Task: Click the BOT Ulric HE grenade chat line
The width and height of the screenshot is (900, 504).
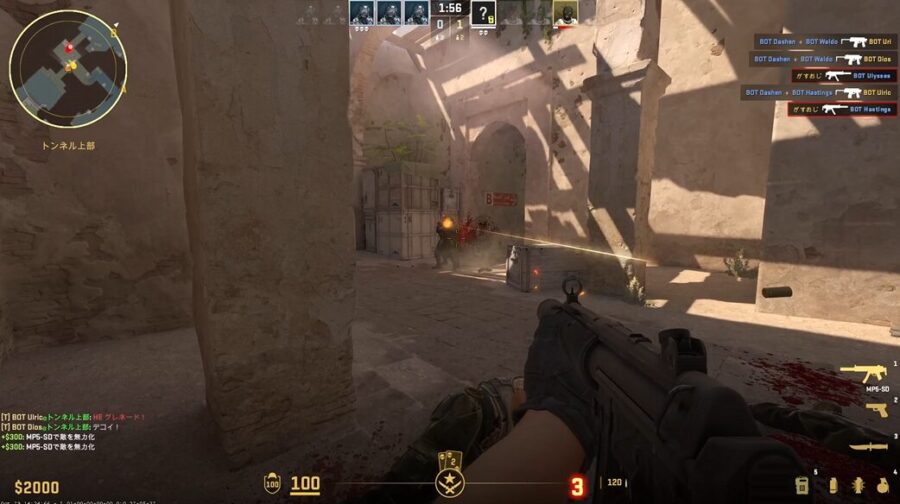Action: click(74, 417)
